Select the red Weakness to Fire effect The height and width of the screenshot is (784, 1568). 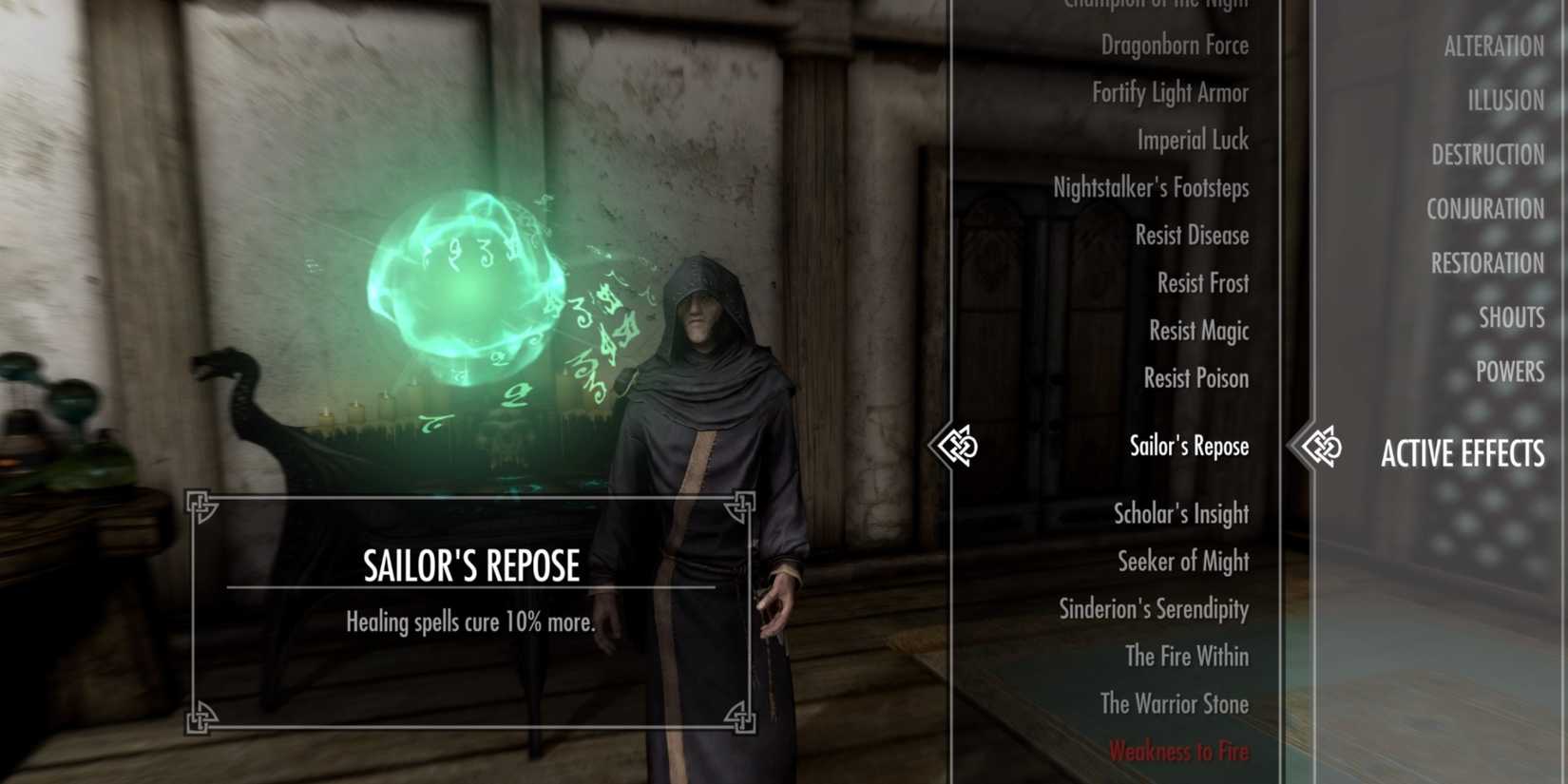pos(1178,751)
